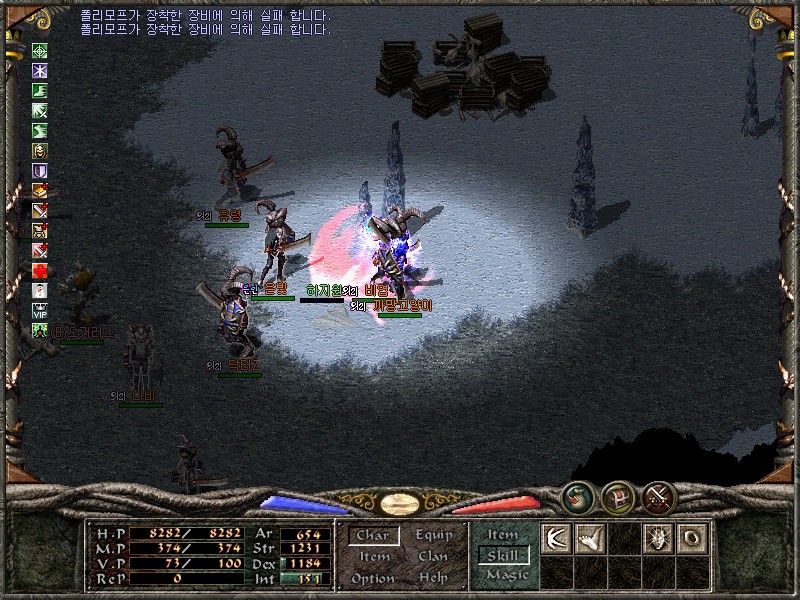This screenshot has height=600, width=800.
Task: Select the crosshair target buff icon
Action: tap(40, 51)
